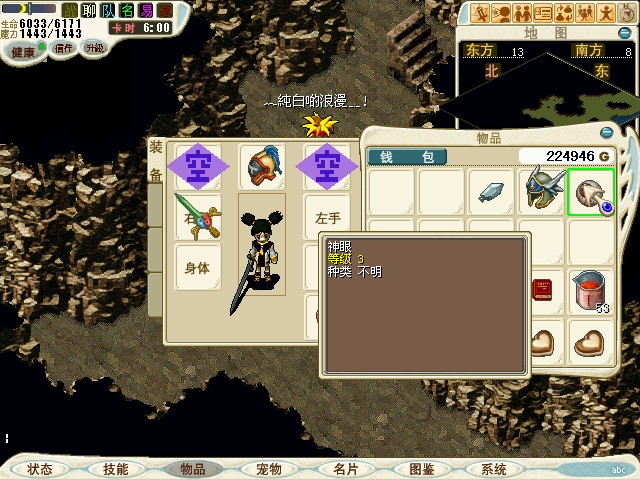Click the 身体 body equipment slot

point(197,267)
